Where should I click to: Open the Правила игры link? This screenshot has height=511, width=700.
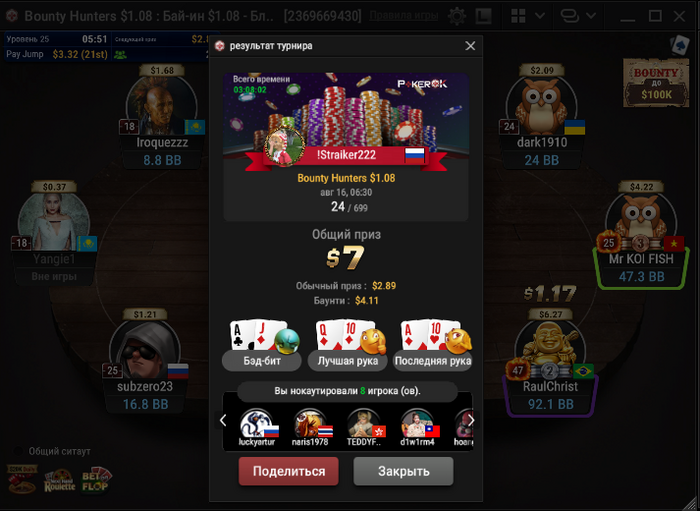click(409, 17)
